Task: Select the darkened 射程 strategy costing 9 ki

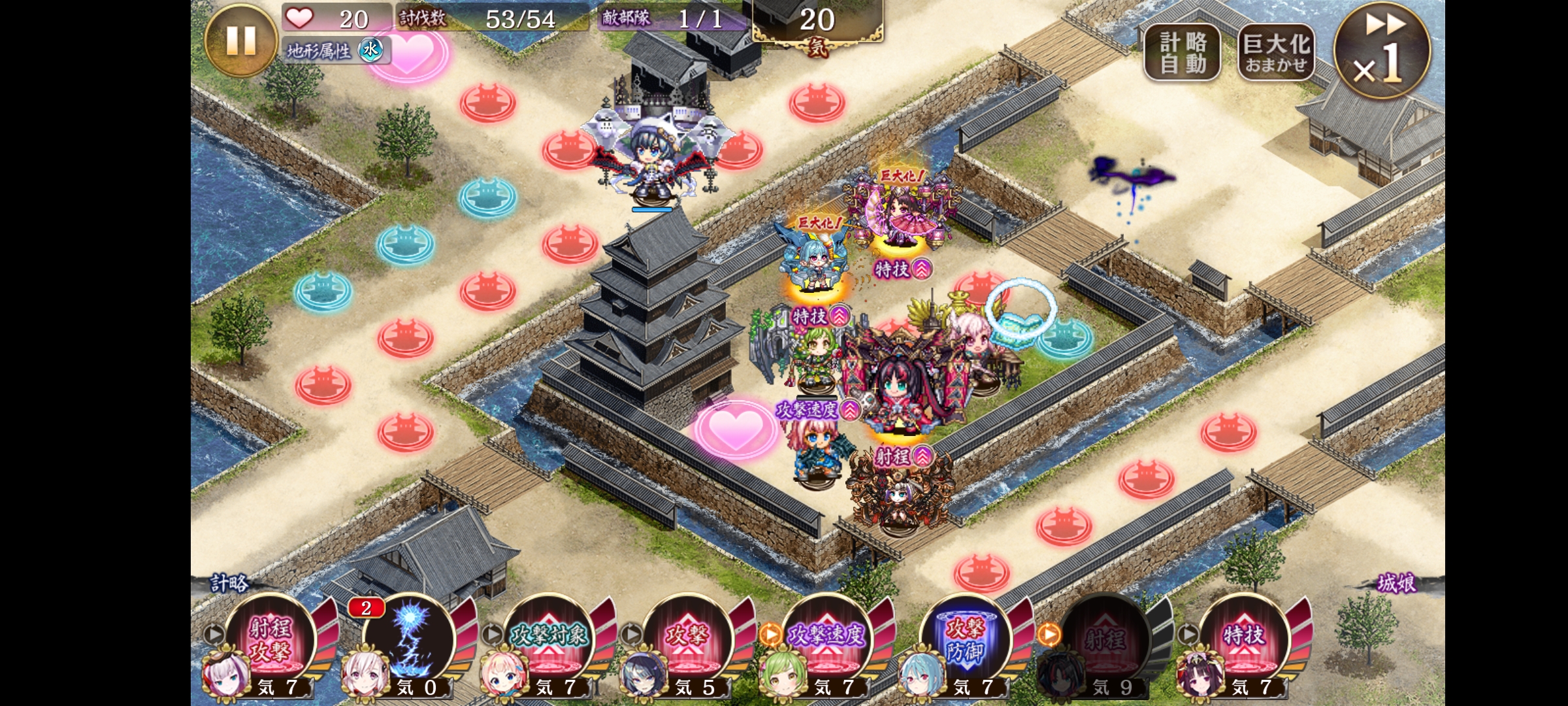Action: pyautogui.click(x=1105, y=639)
